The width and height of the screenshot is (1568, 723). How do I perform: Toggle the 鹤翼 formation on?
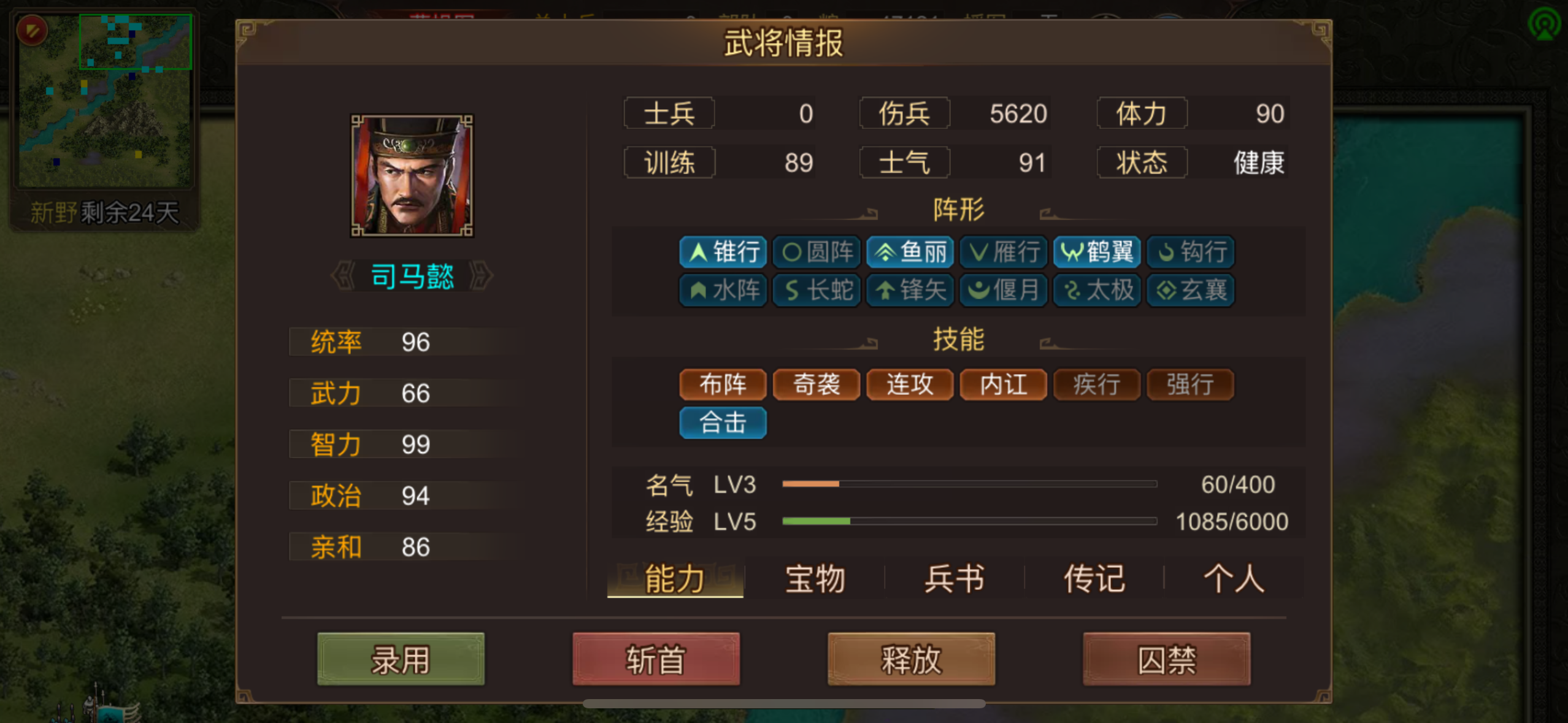(1097, 252)
